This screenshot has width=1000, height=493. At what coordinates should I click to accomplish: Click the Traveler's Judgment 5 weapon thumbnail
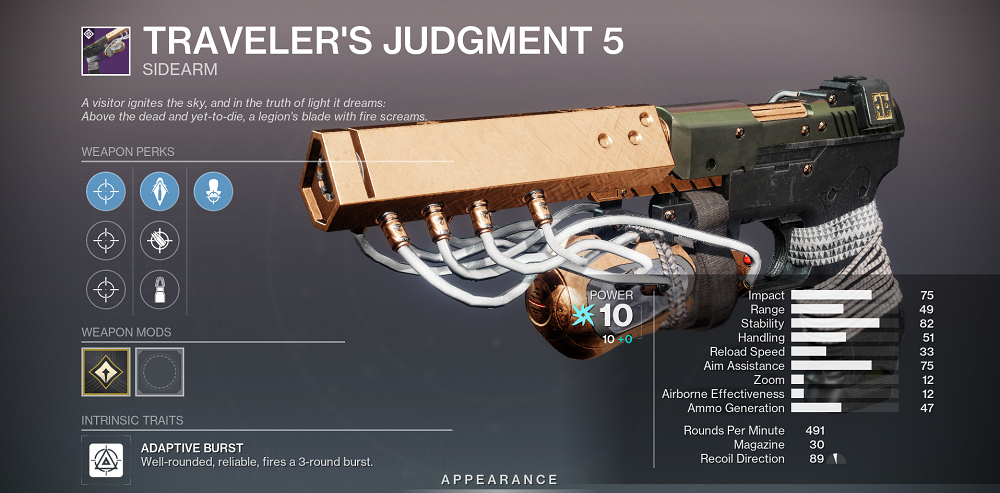coord(106,49)
